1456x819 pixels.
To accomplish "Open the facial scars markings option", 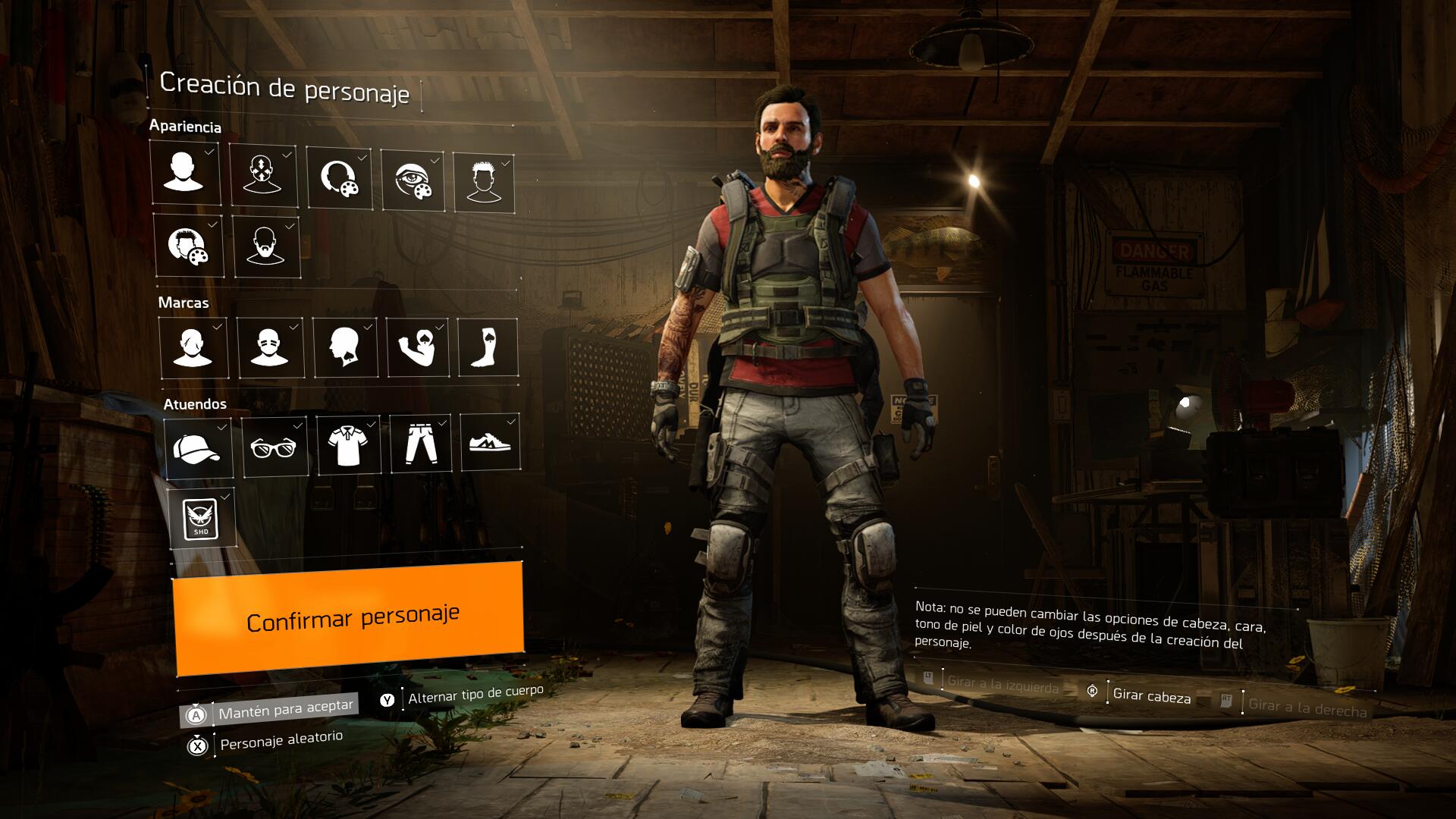I will (271, 347).
